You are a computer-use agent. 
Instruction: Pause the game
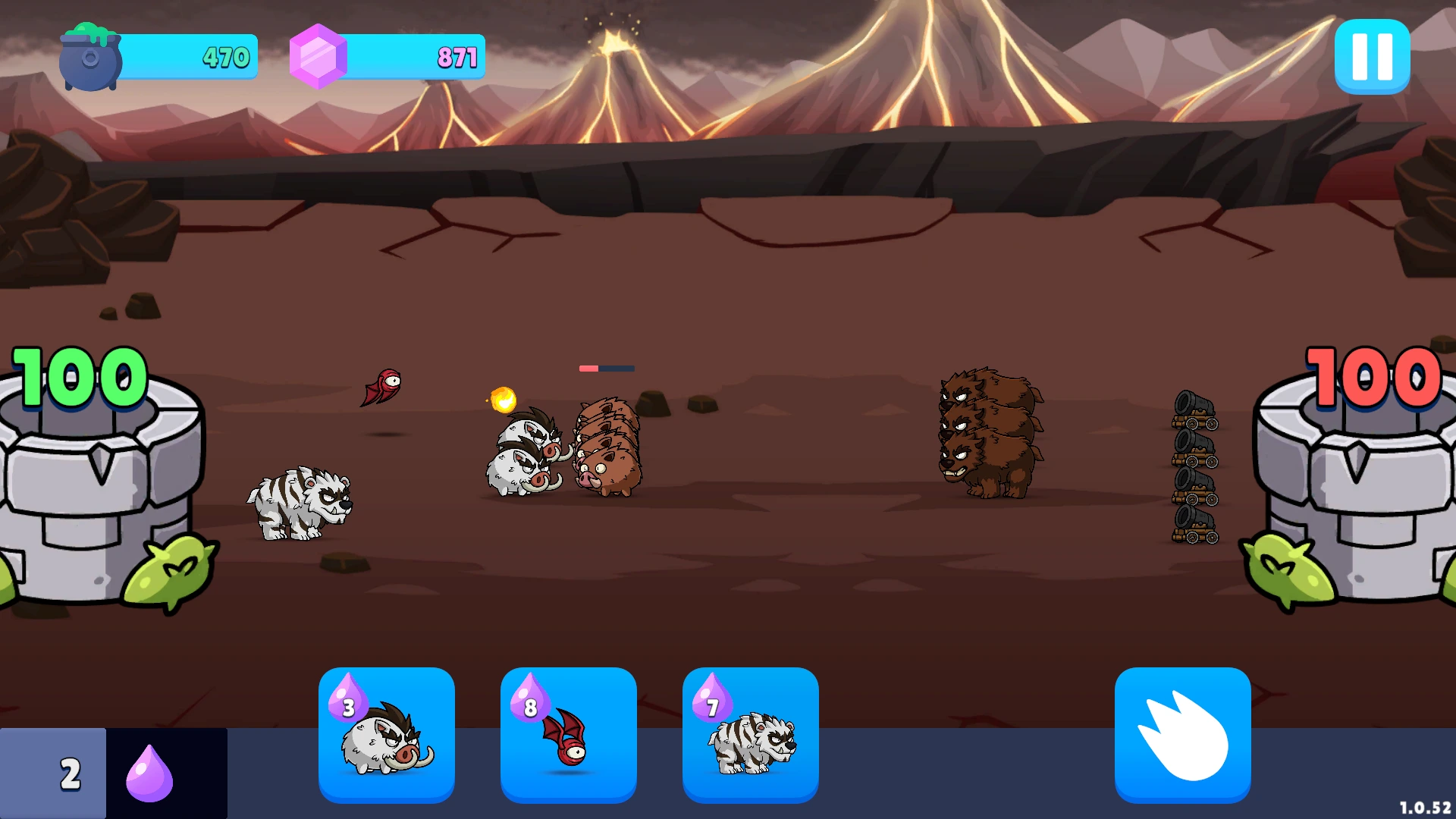[x=1372, y=57]
